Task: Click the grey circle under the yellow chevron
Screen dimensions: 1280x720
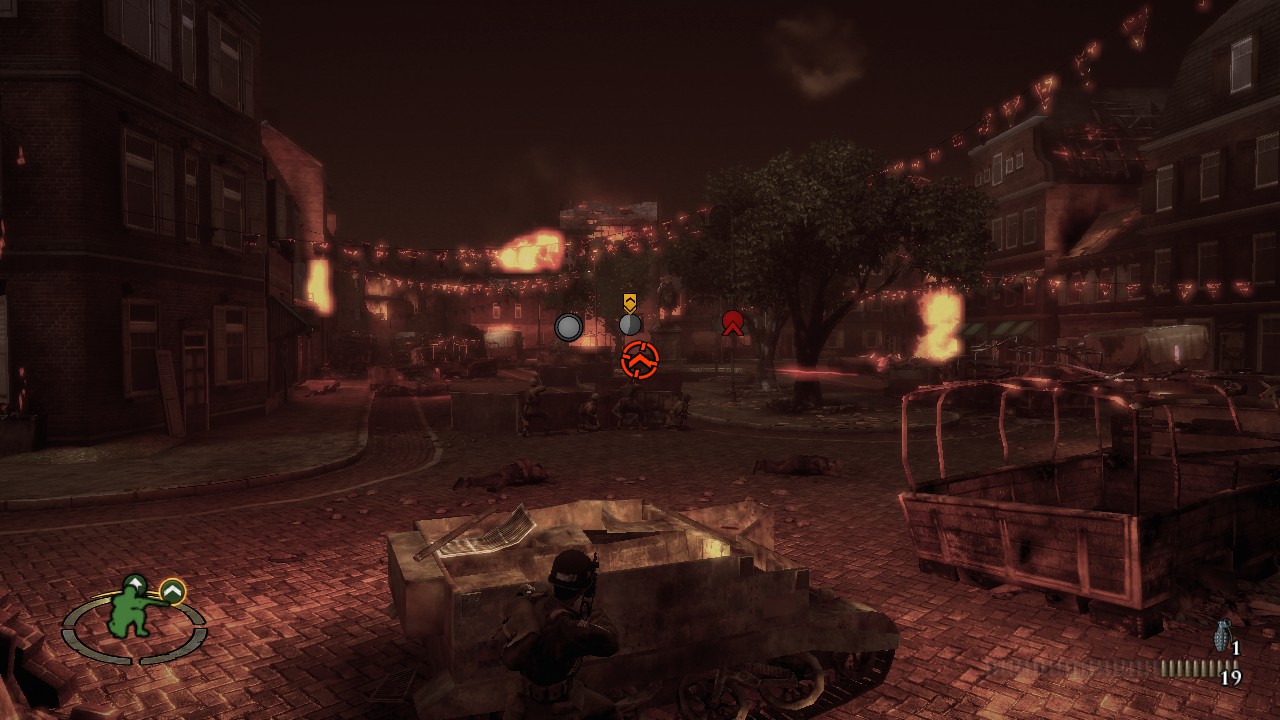Action: [x=629, y=324]
